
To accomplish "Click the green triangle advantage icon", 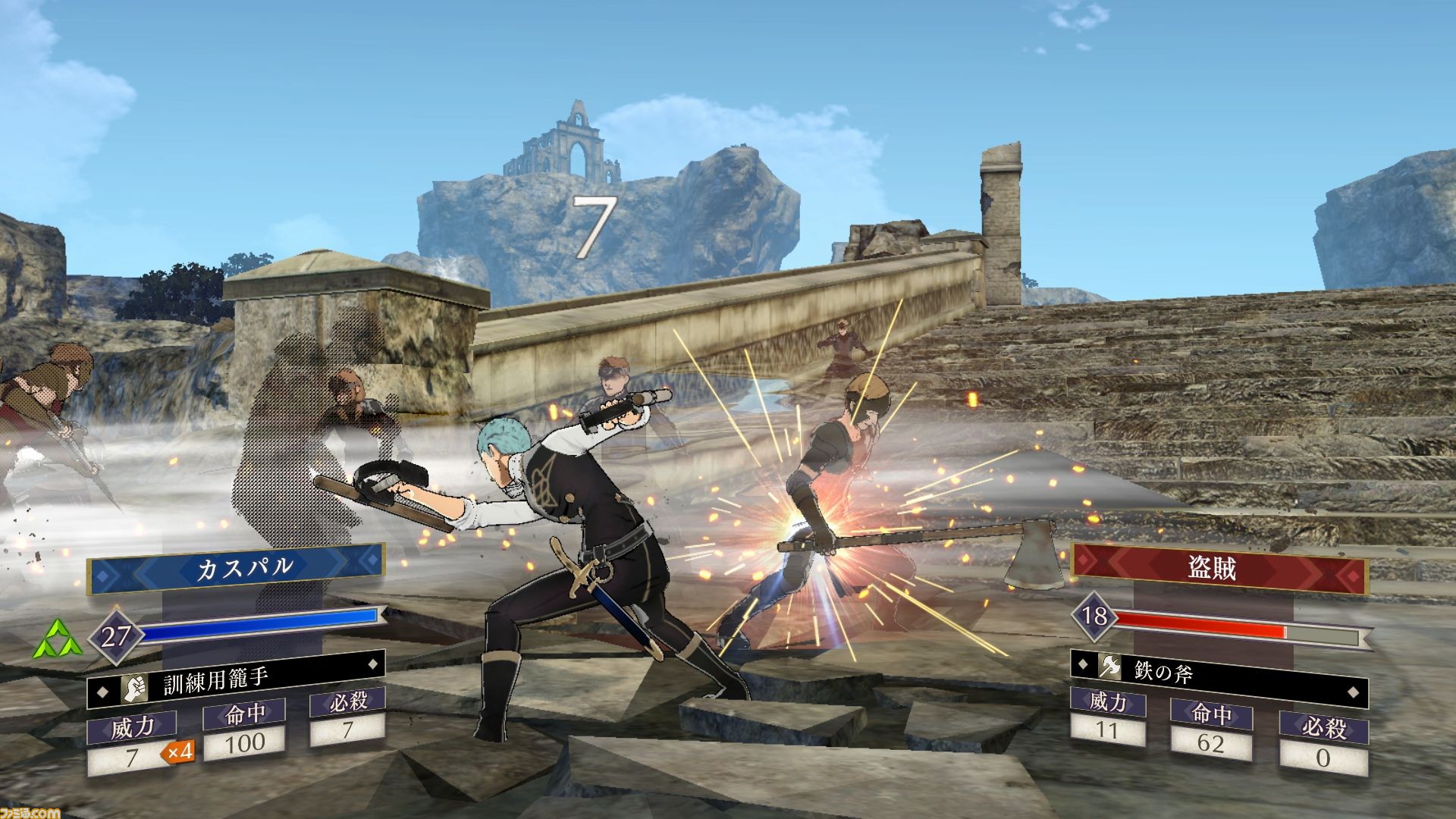I will coord(58,639).
